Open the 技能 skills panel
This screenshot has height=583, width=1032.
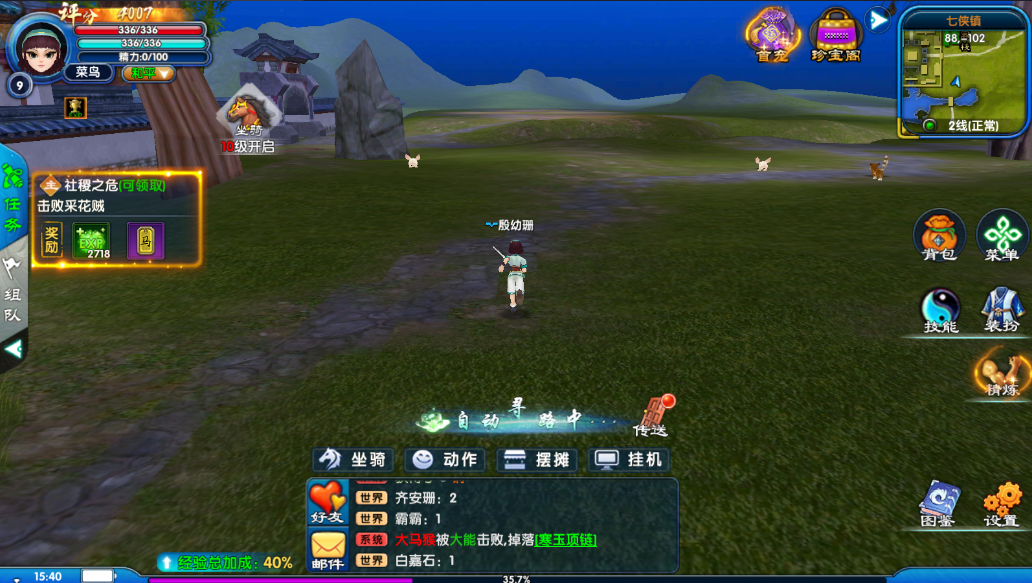click(x=940, y=311)
